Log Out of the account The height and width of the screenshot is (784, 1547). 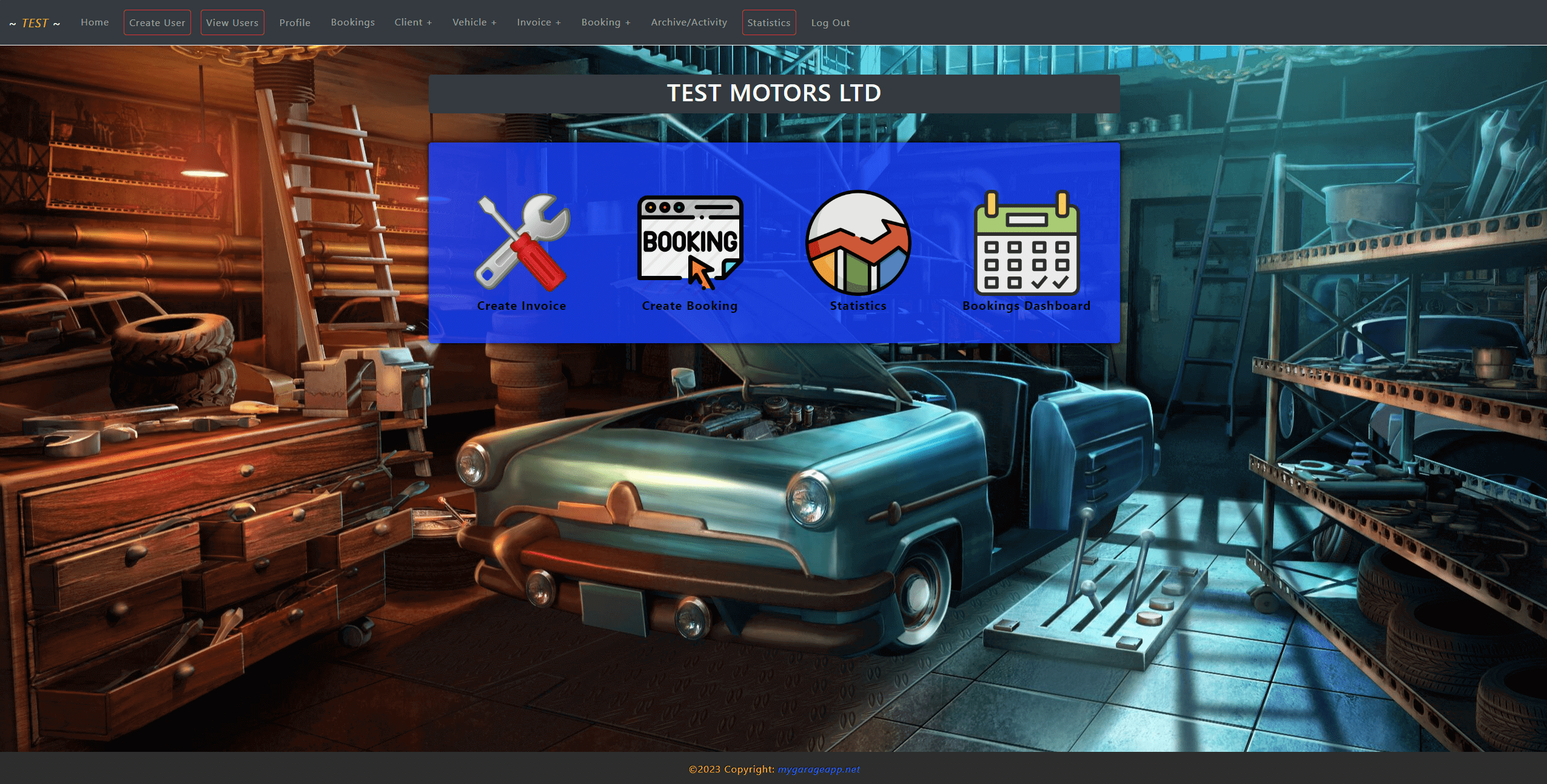[830, 22]
